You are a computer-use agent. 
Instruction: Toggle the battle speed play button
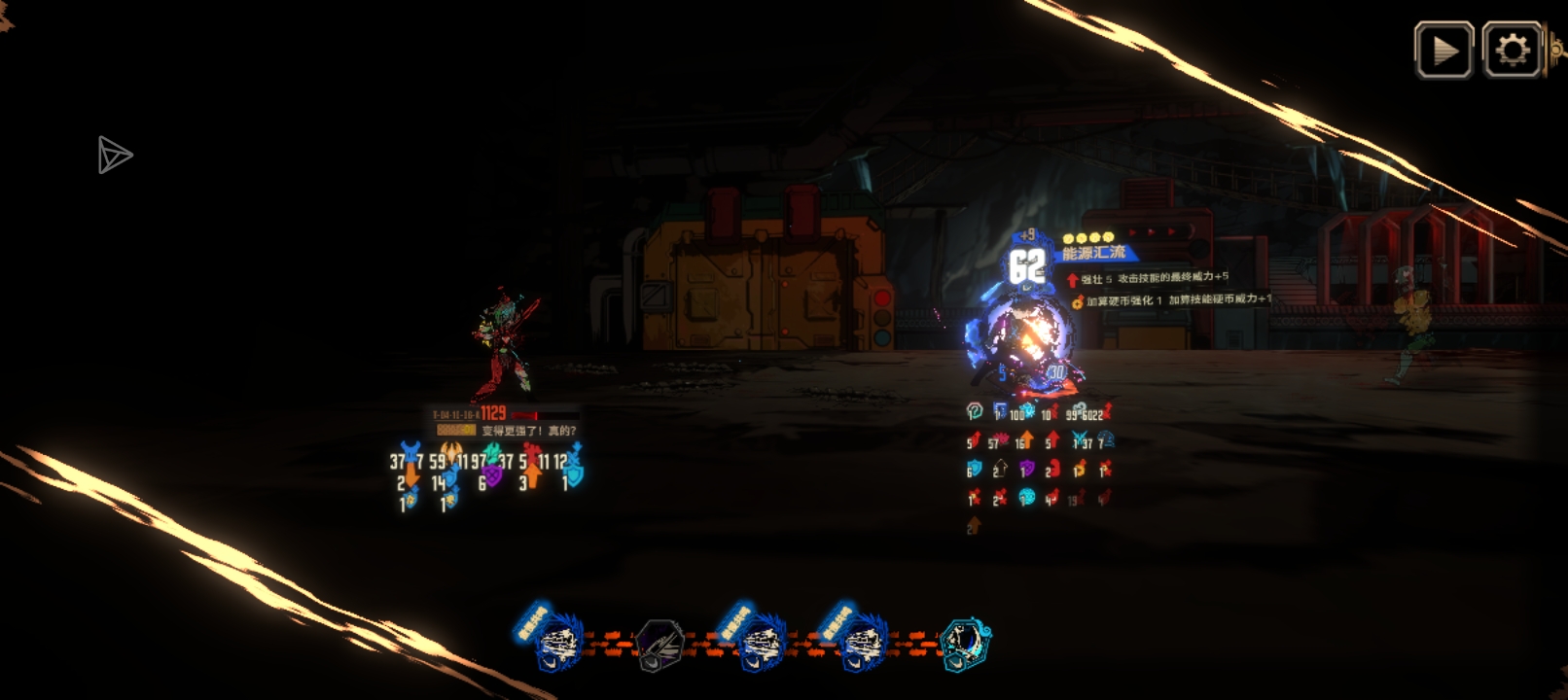click(x=1443, y=50)
